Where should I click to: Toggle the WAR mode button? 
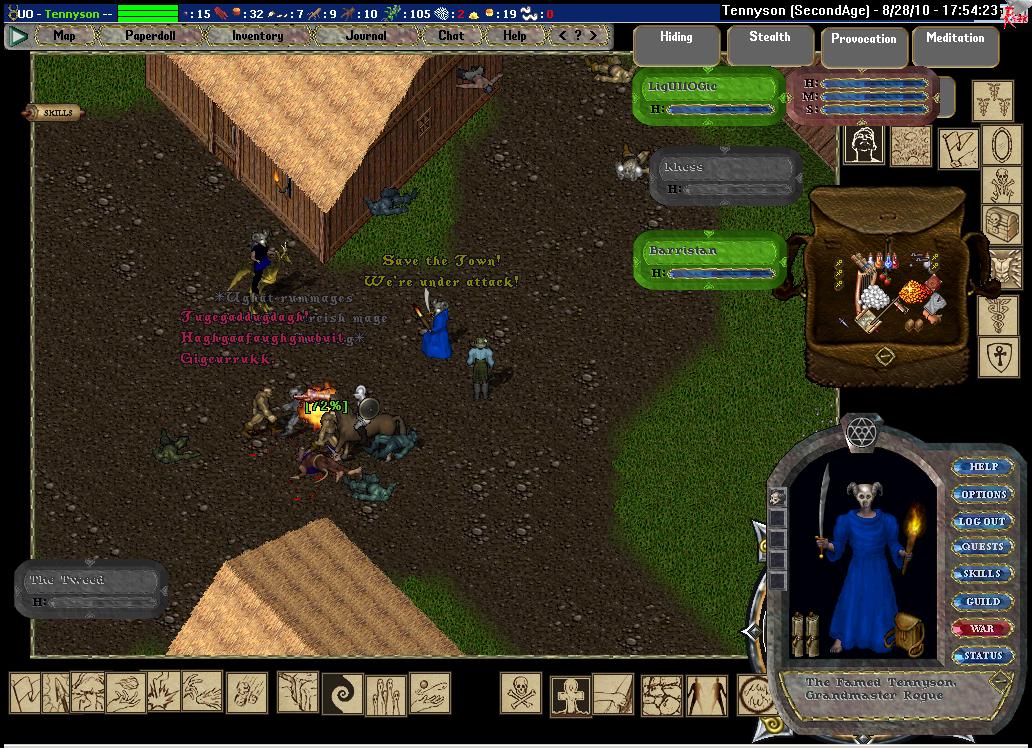coord(982,629)
